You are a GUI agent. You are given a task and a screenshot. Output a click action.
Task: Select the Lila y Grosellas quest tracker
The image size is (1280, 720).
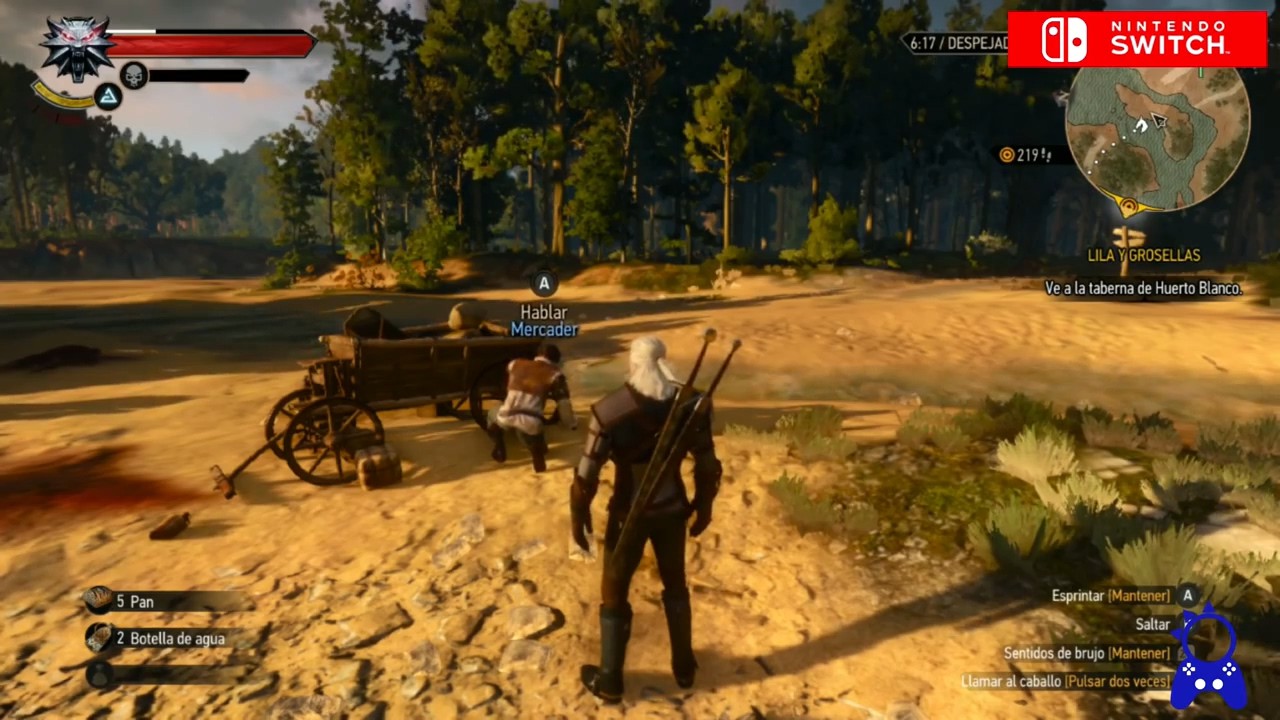[x=1143, y=255]
